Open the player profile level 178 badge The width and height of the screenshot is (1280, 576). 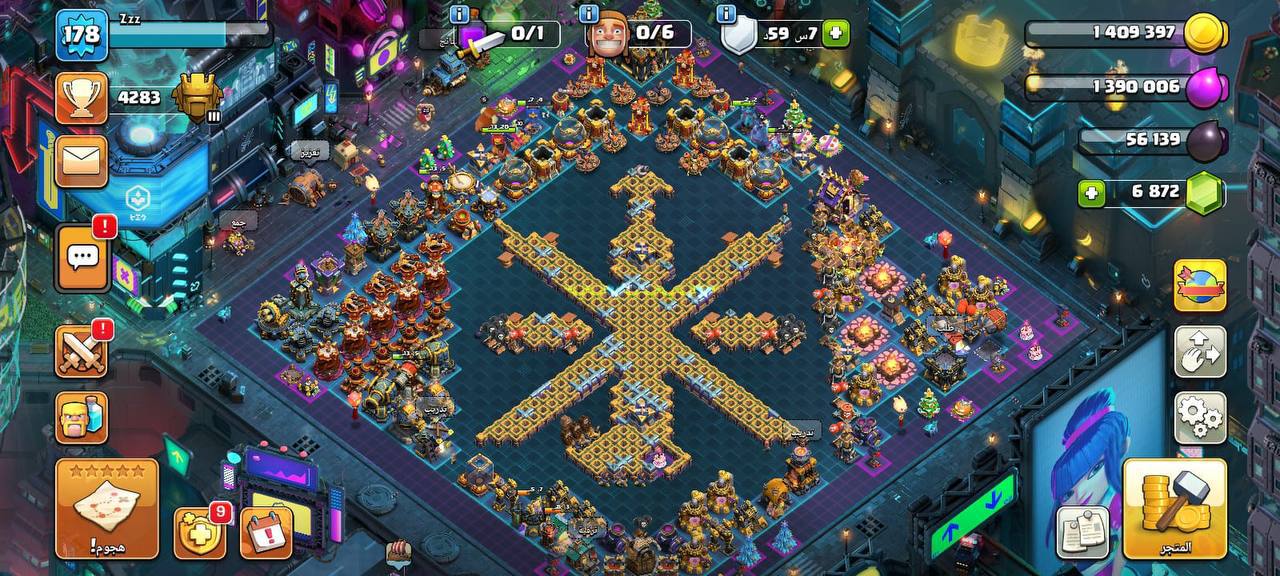click(81, 35)
